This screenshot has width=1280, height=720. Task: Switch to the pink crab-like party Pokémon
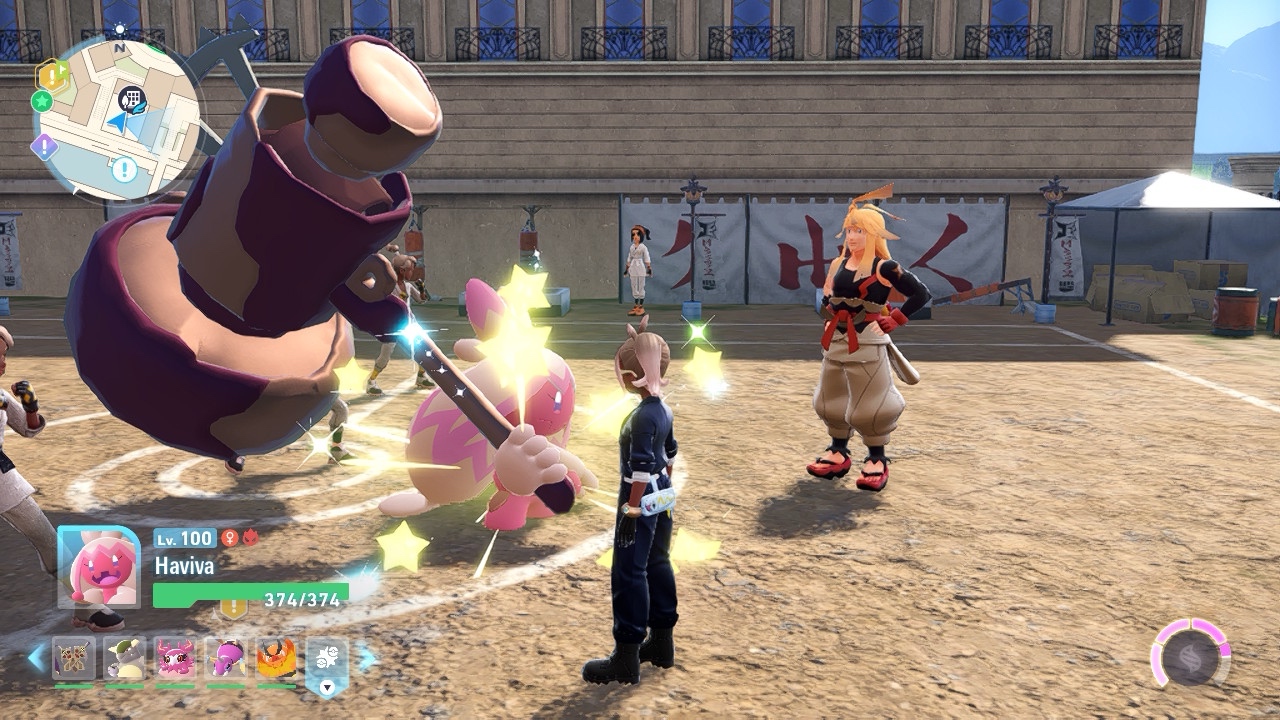pos(176,658)
